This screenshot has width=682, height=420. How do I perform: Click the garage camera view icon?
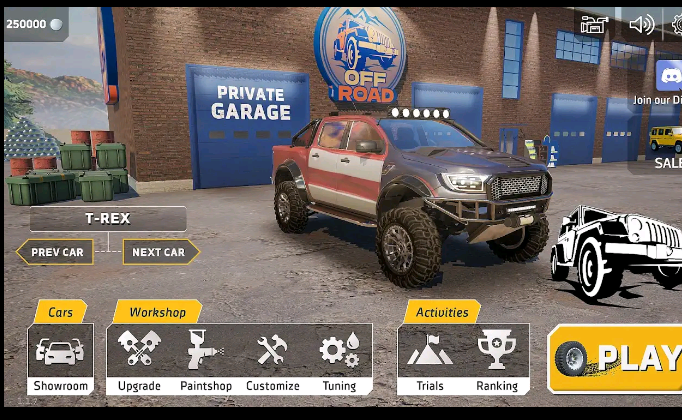pyautogui.click(x=594, y=25)
